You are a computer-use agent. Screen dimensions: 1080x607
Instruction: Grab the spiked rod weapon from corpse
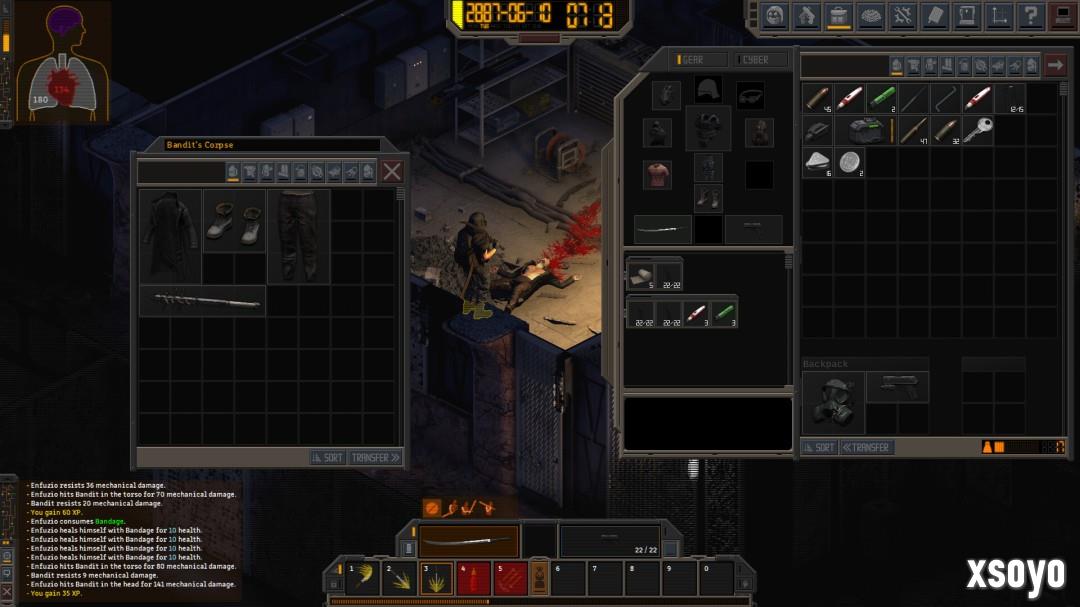tap(202, 300)
